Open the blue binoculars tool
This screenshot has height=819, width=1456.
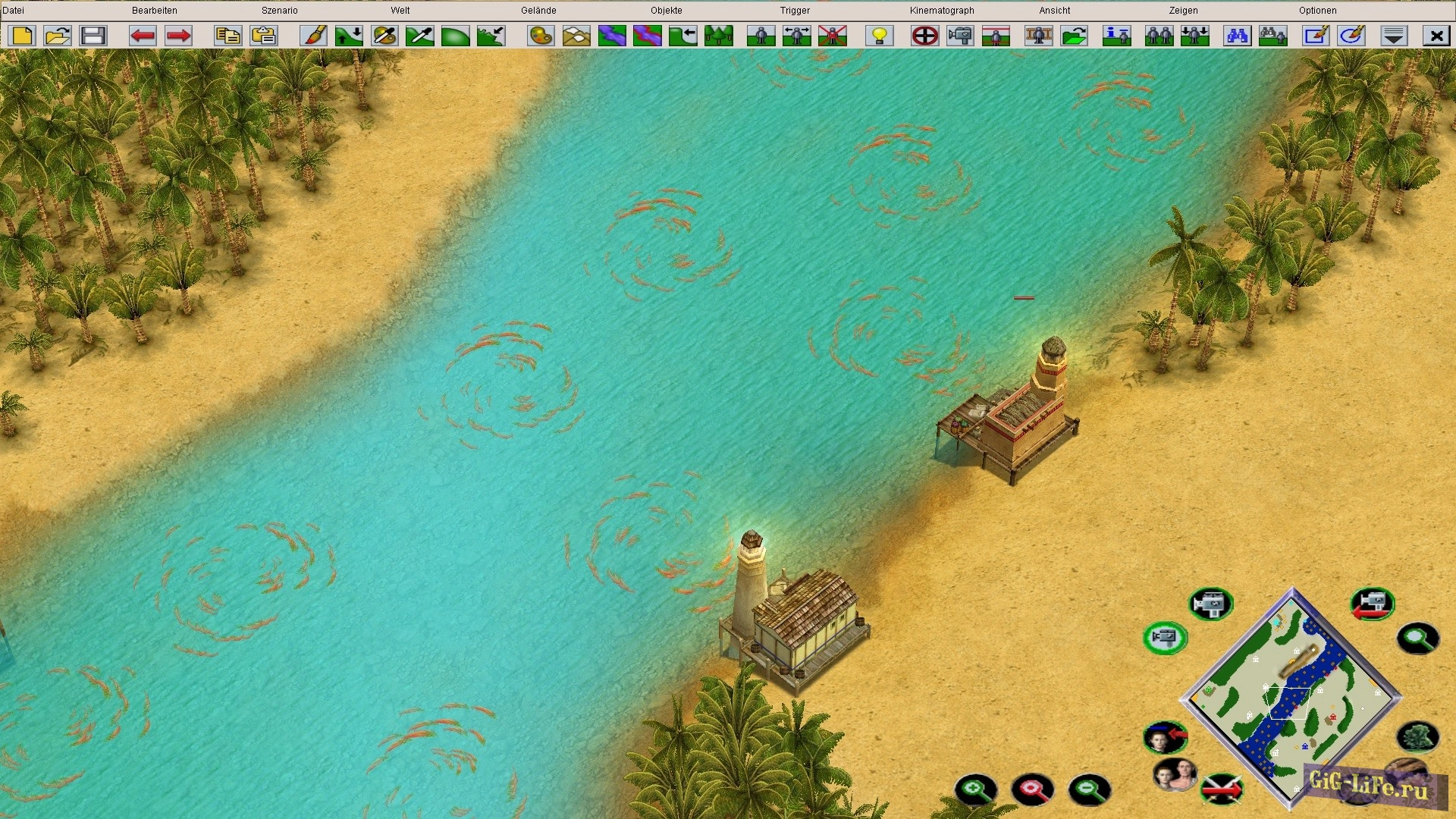(x=1237, y=36)
